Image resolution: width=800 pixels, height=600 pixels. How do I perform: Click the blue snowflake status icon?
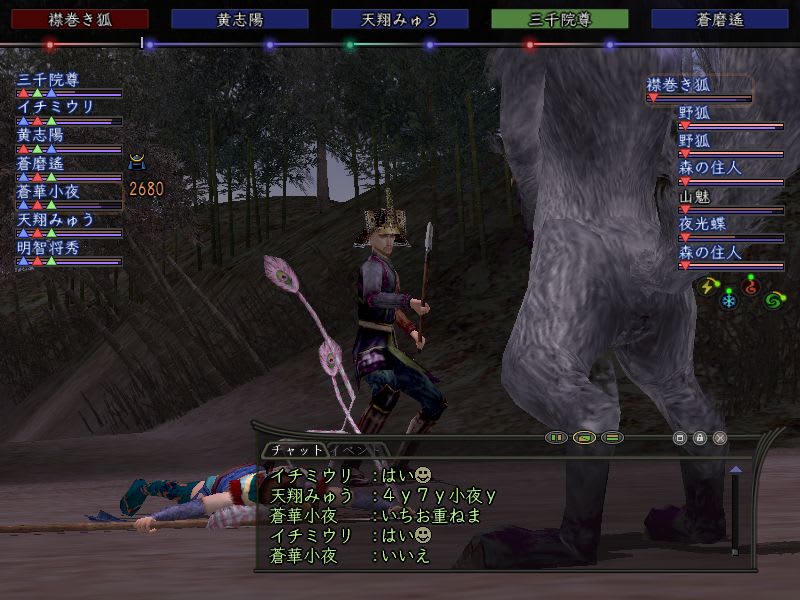pos(728,300)
